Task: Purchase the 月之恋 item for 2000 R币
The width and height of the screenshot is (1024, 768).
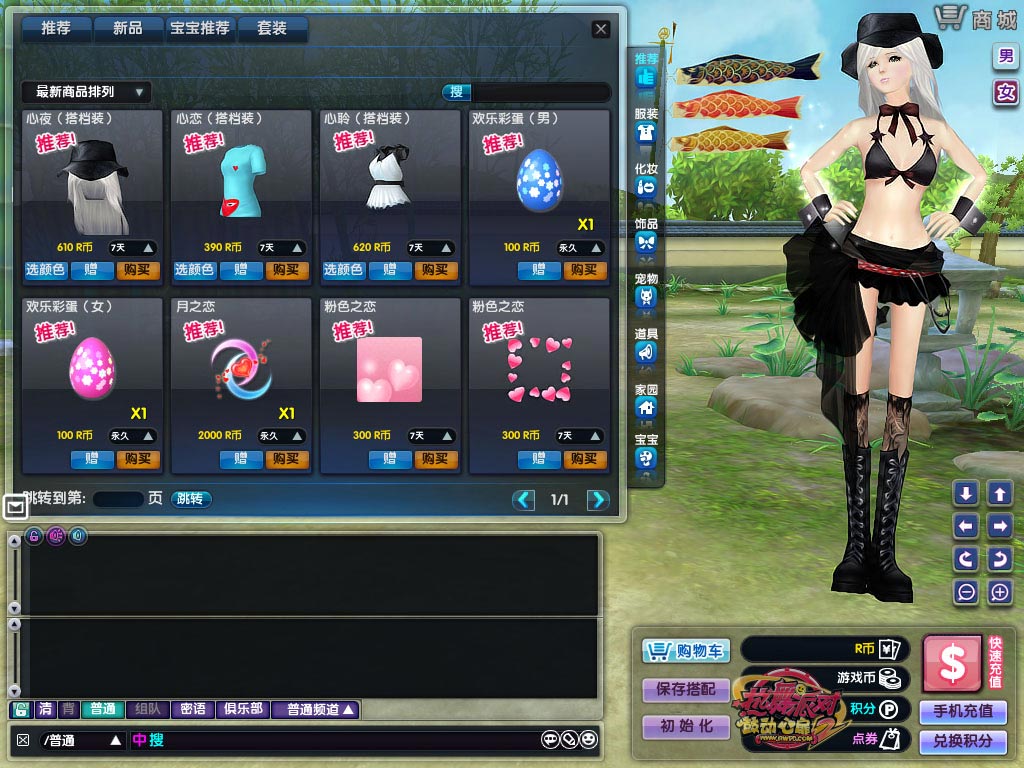Action: point(287,459)
